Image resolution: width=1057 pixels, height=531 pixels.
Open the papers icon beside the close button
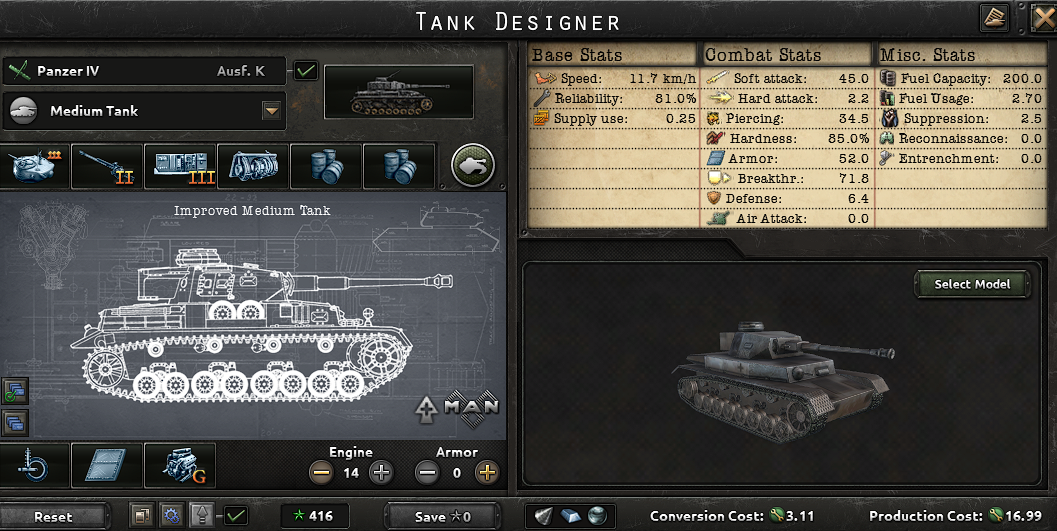tap(994, 17)
